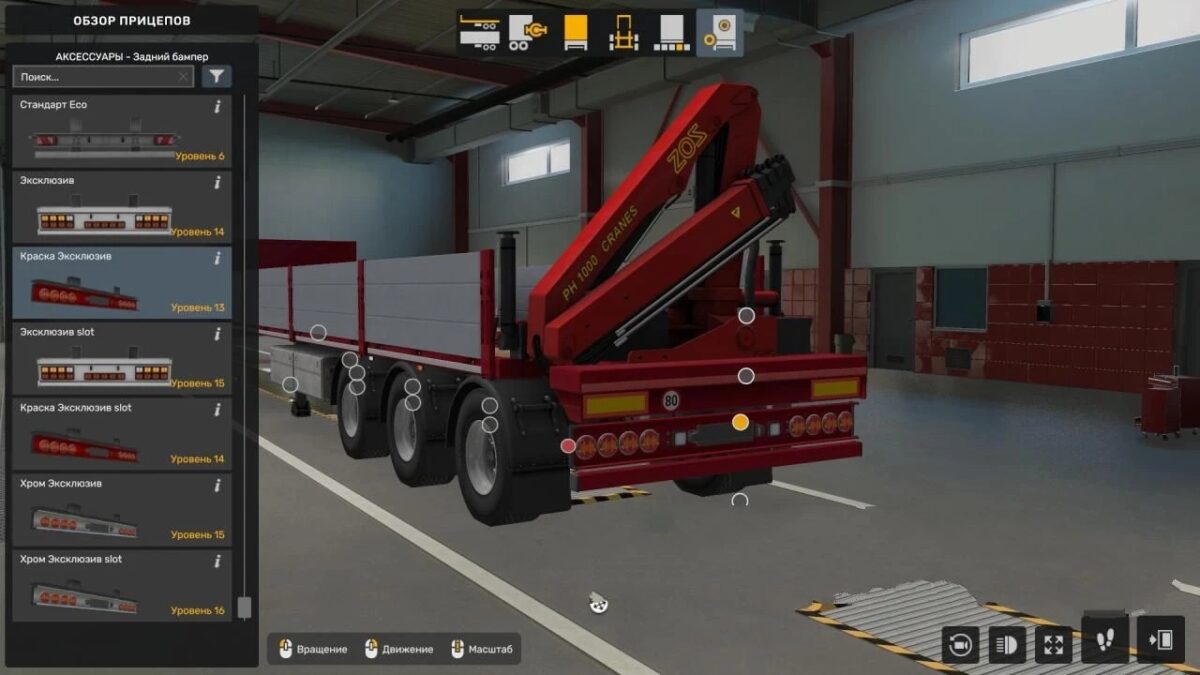The image size is (1200, 675).
Task: Click the exit trailer browser button
Action: (x=1160, y=641)
